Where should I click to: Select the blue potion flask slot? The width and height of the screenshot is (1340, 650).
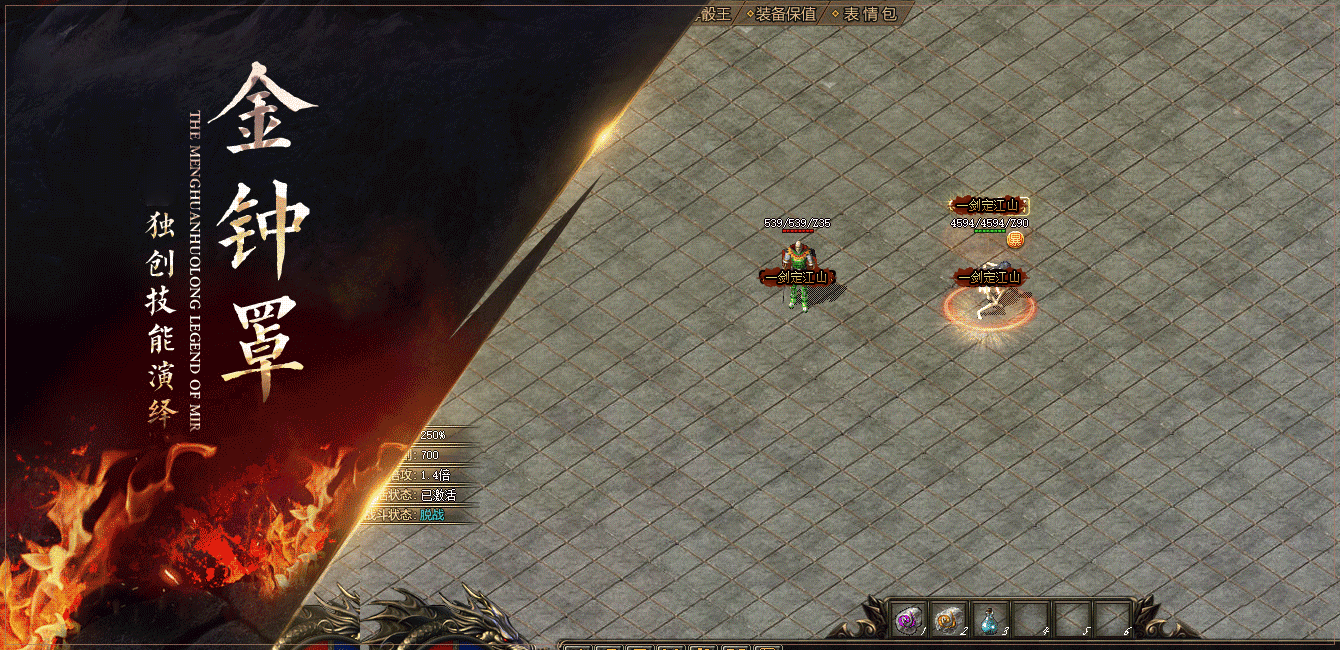pyautogui.click(x=988, y=620)
